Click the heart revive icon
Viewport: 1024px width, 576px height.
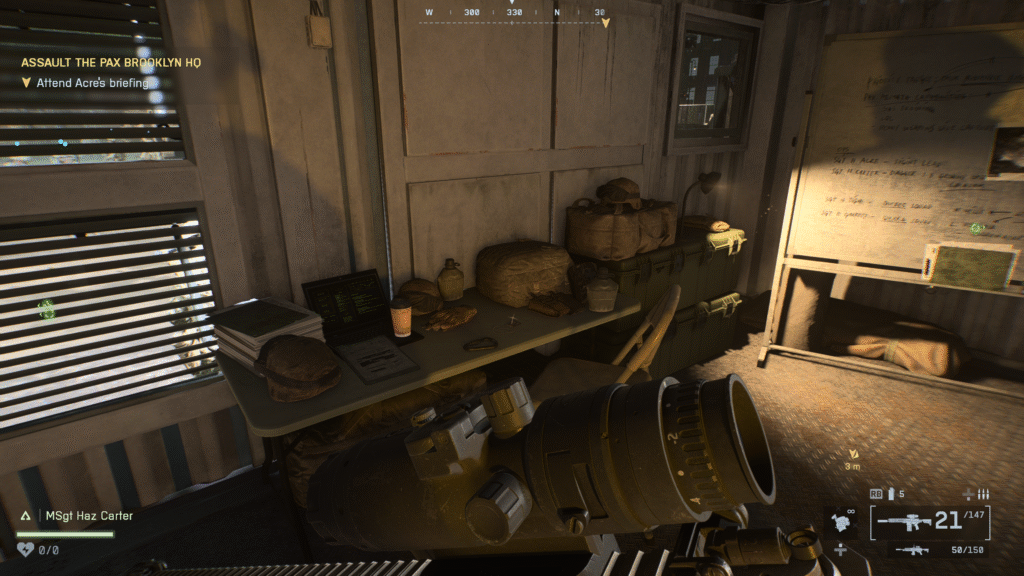pos(26,549)
